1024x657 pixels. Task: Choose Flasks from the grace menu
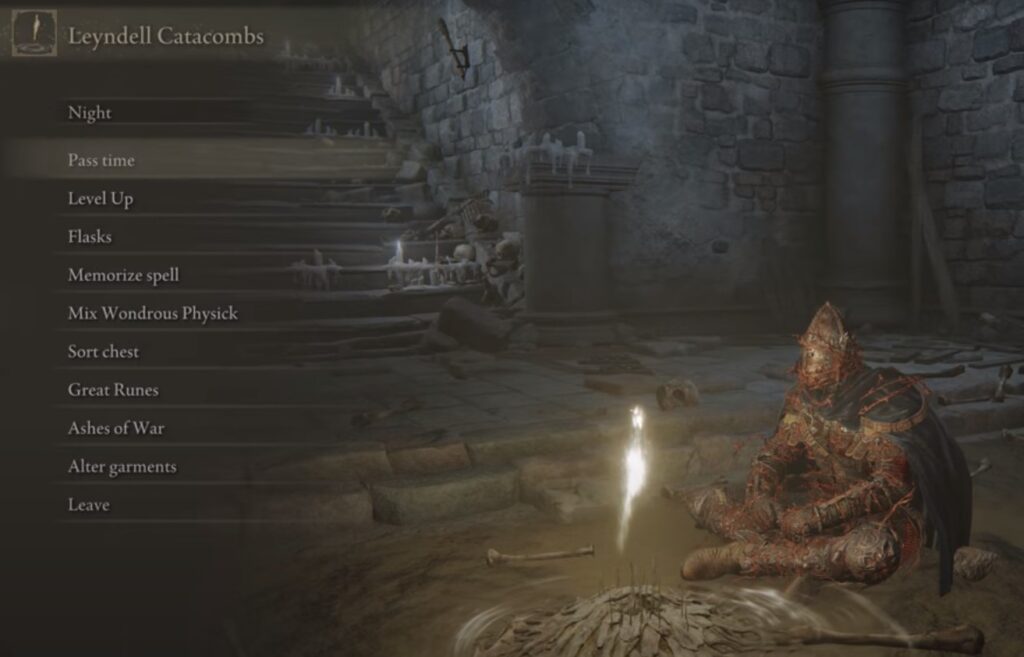[89, 237]
